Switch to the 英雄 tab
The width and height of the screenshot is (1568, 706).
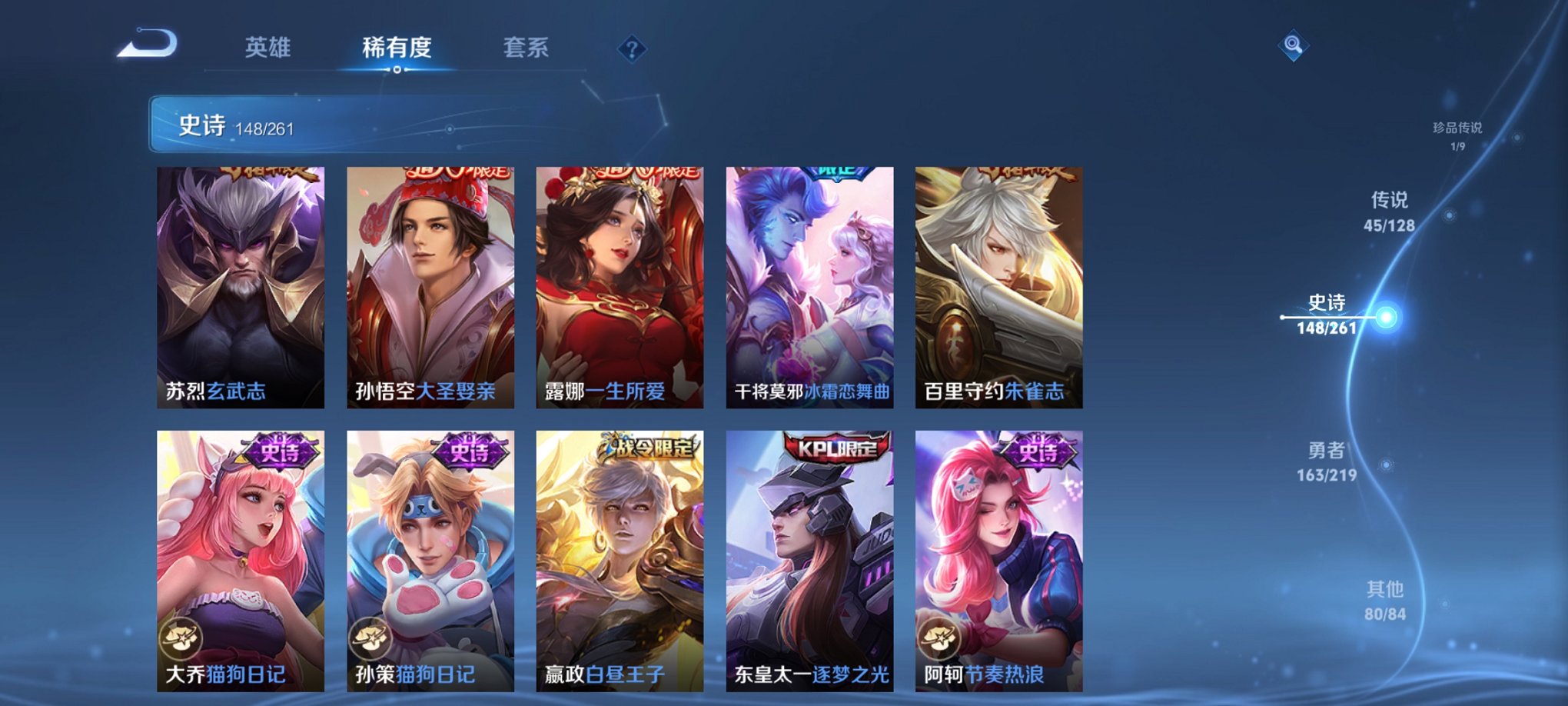coord(268,48)
